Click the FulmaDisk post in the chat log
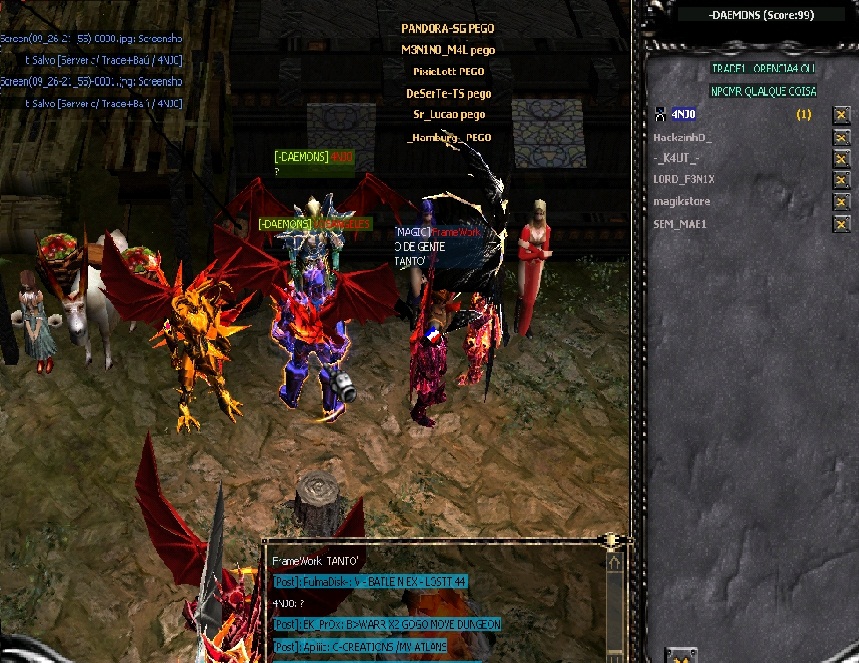 coord(370,581)
